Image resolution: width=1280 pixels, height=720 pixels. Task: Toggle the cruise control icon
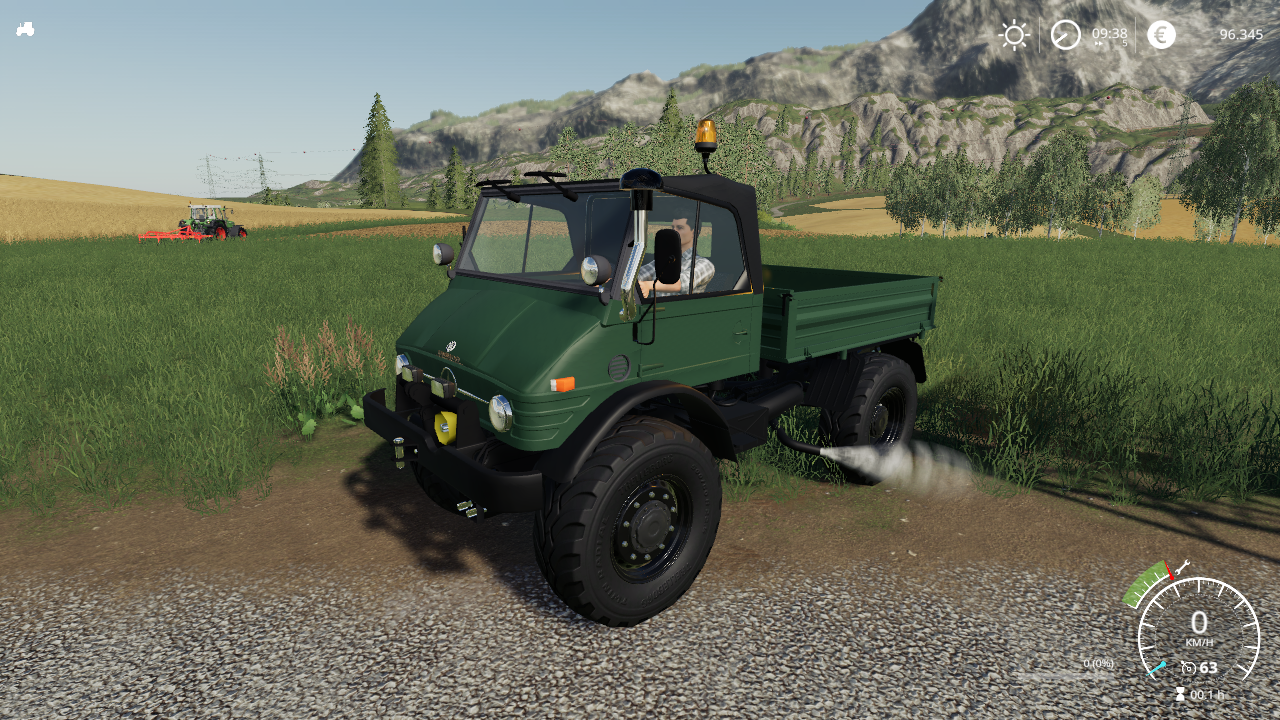1188,668
